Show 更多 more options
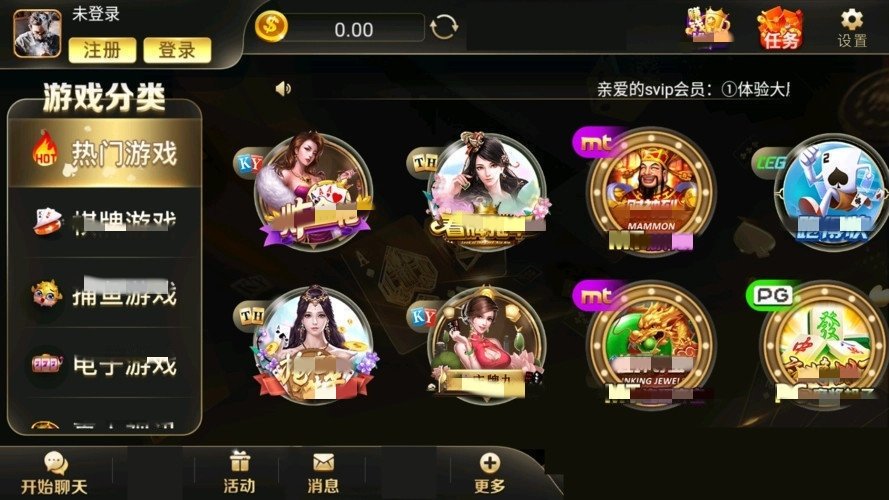889x500 pixels. pos(489,473)
